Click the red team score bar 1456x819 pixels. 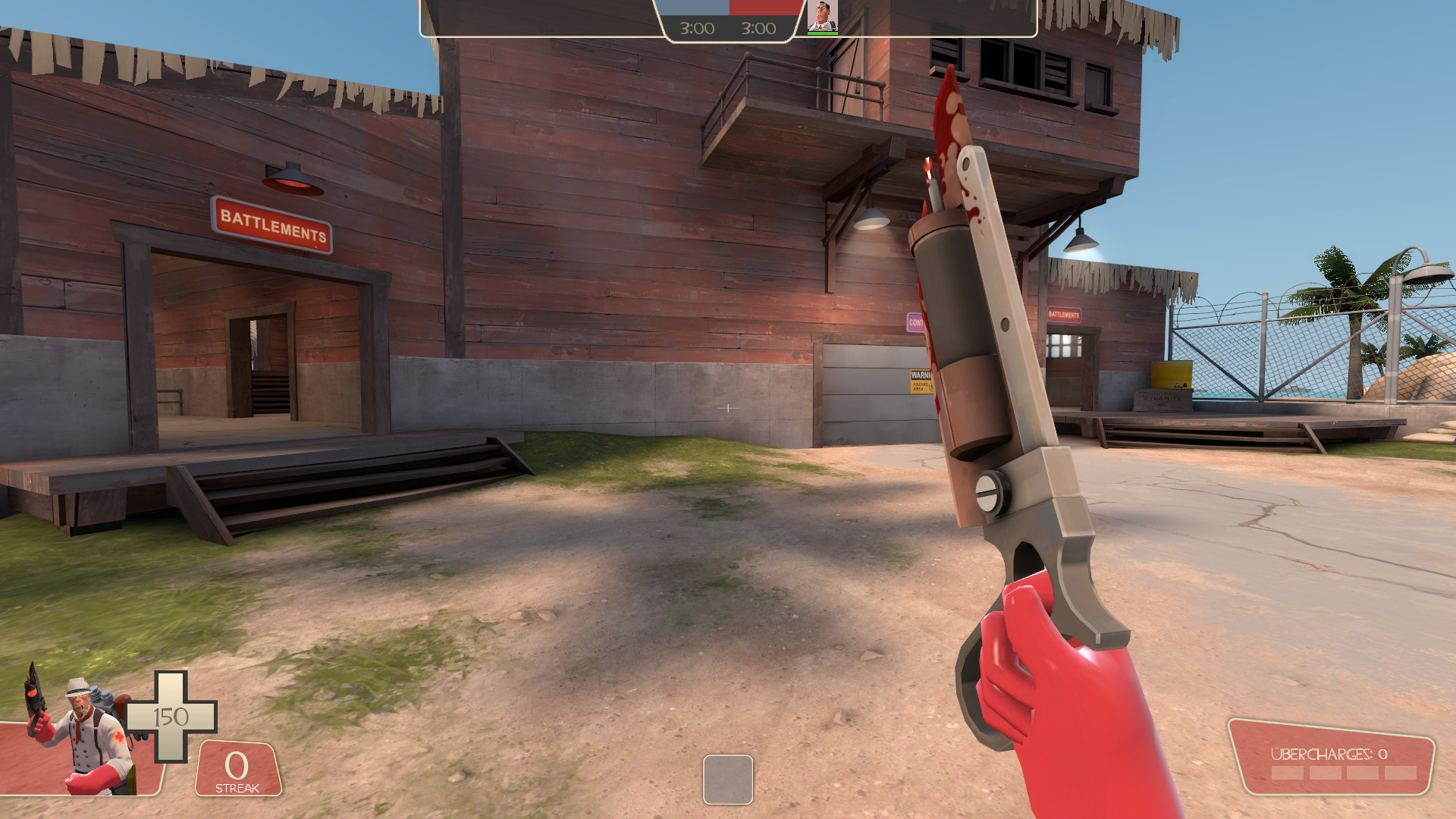coord(763,6)
